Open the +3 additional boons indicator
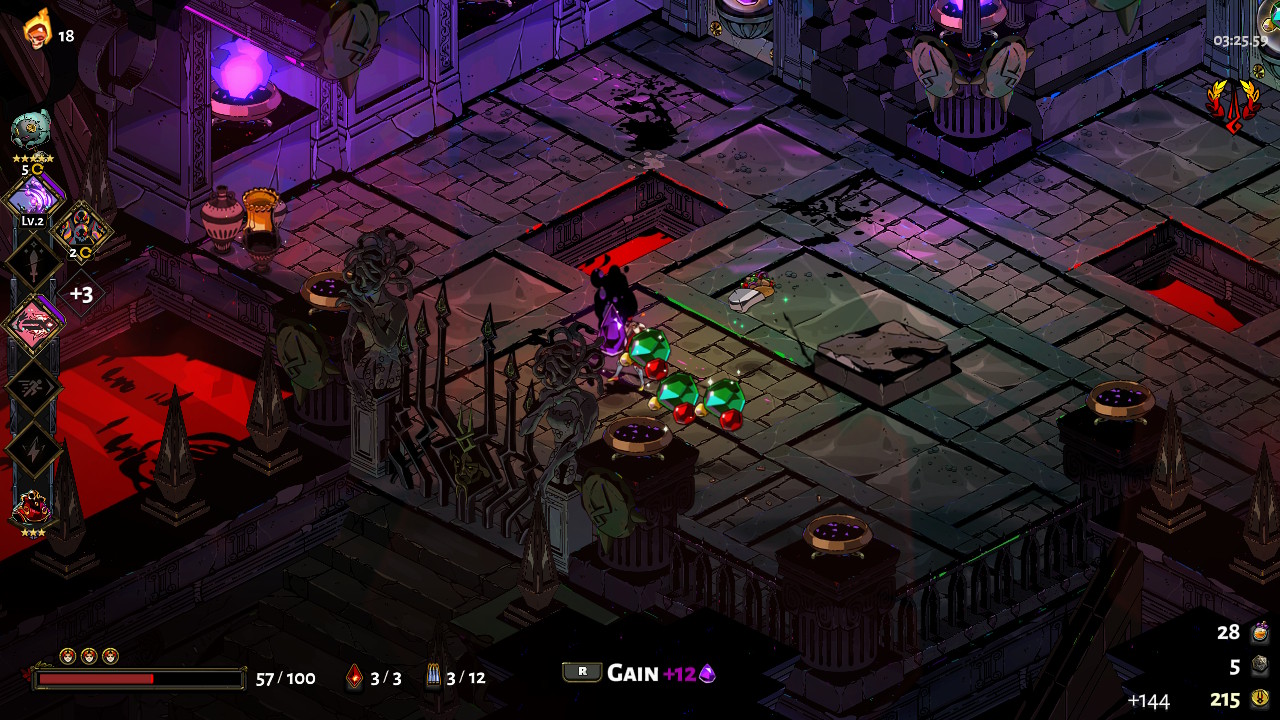 click(x=81, y=294)
